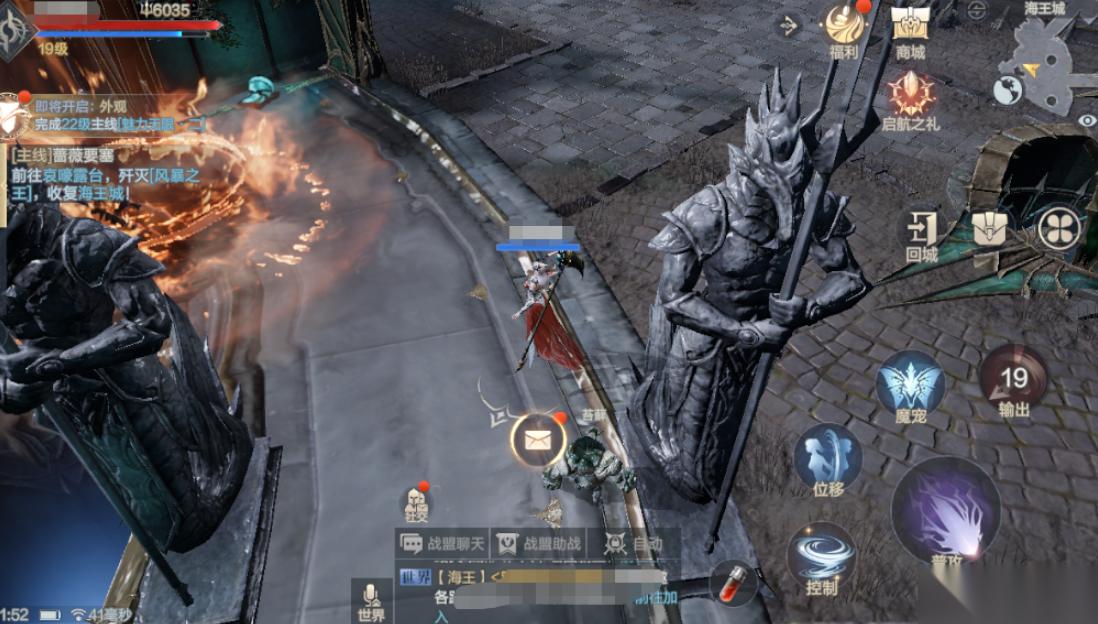
Task: Open the mail envelope notification
Action: pos(538,440)
